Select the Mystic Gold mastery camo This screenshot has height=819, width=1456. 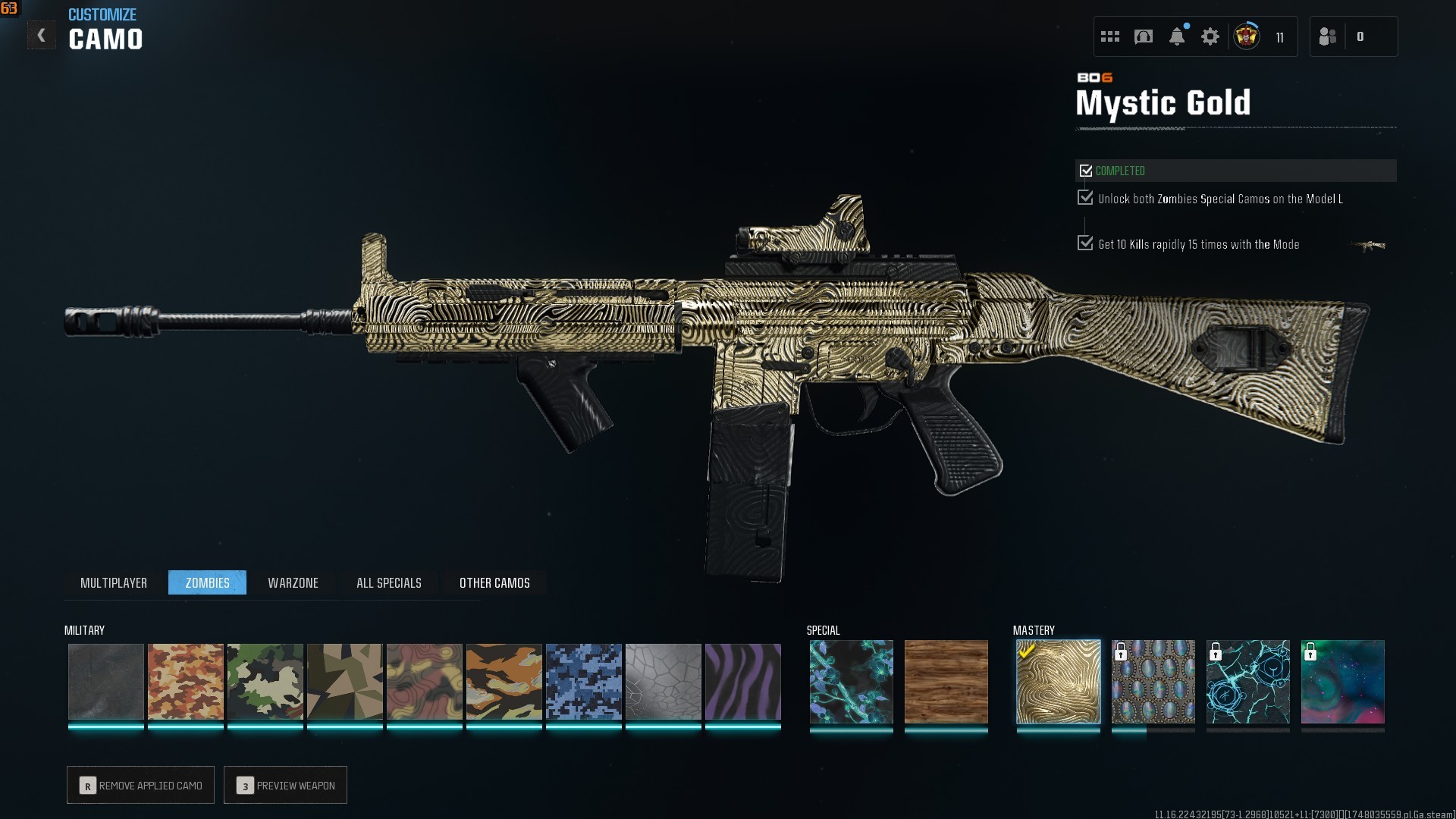(1058, 681)
